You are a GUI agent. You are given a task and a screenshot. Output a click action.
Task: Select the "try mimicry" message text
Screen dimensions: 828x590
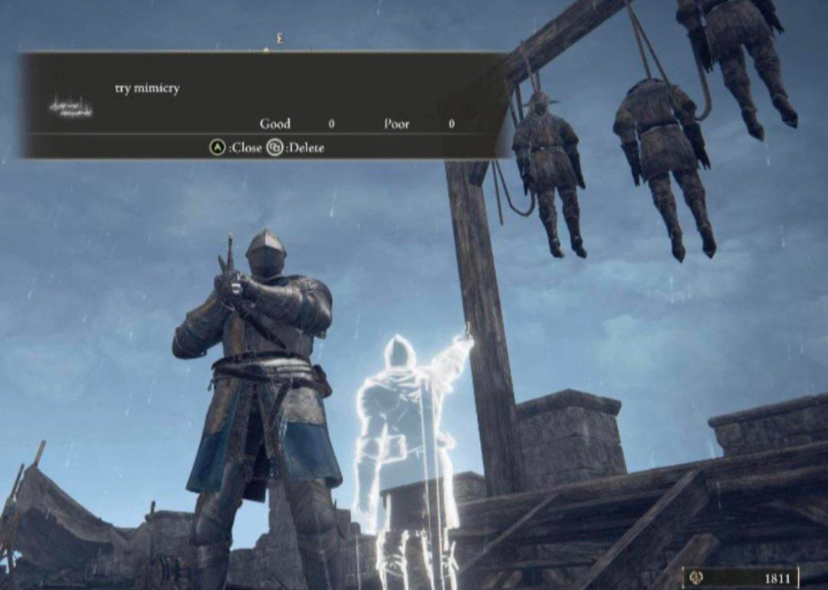(147, 88)
